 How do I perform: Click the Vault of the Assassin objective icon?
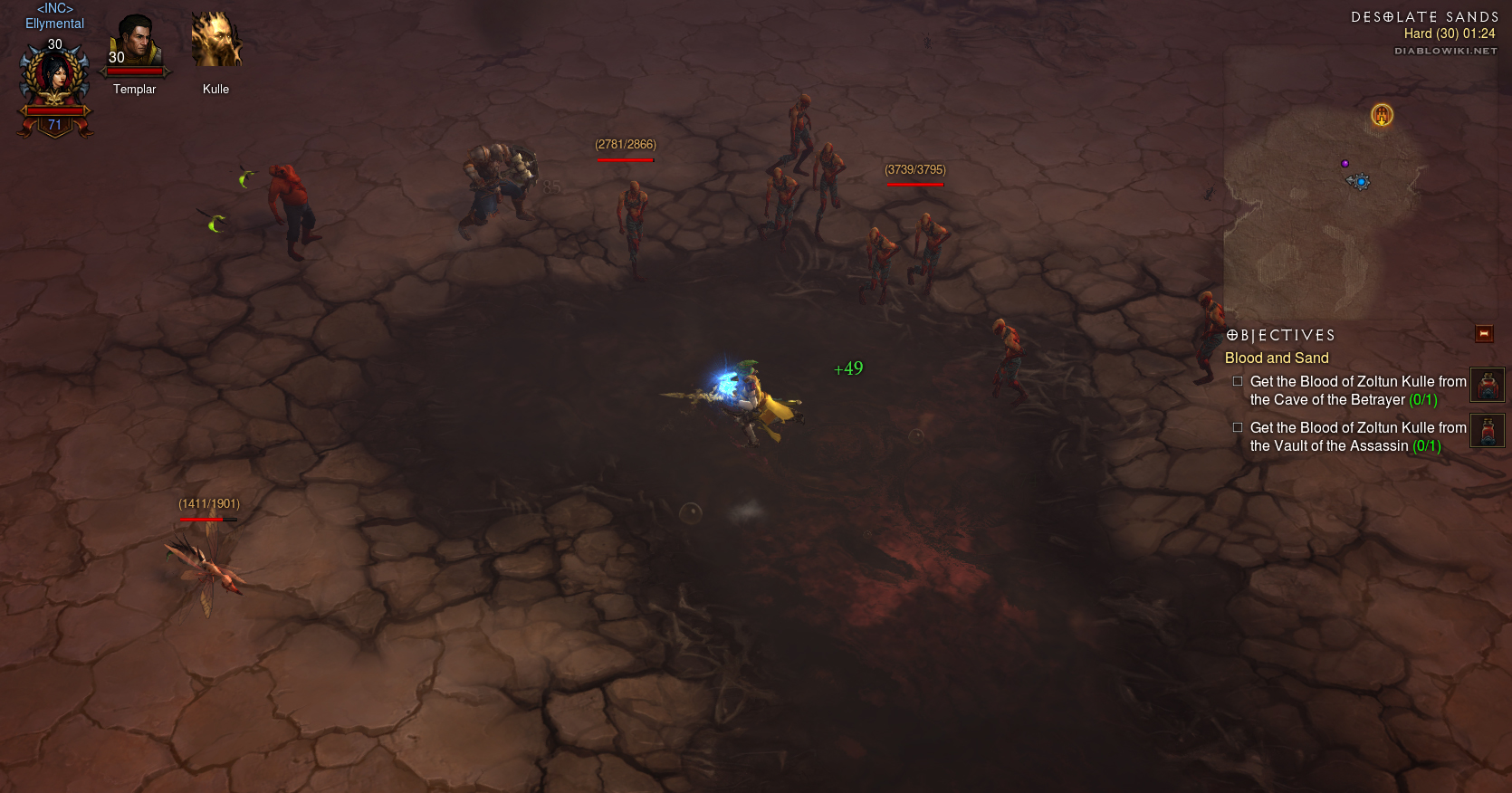coord(1487,431)
